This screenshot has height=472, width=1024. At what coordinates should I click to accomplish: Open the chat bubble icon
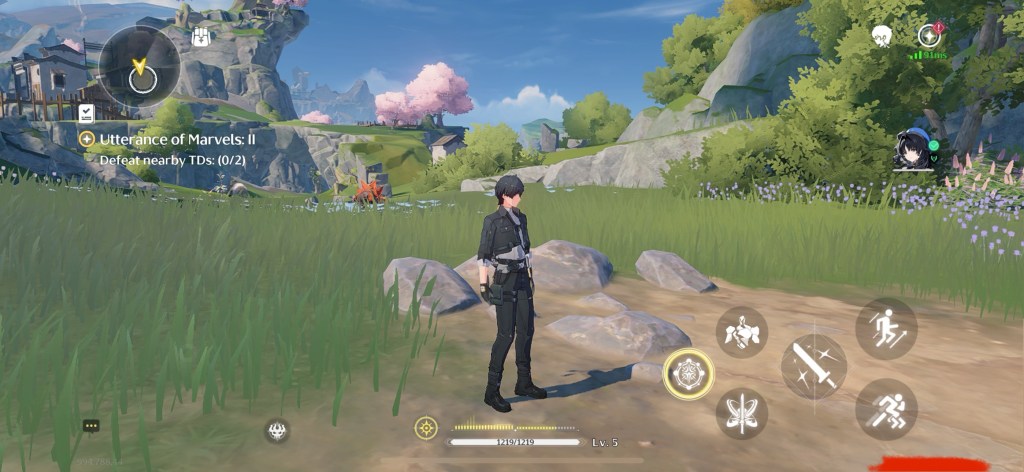(91, 425)
